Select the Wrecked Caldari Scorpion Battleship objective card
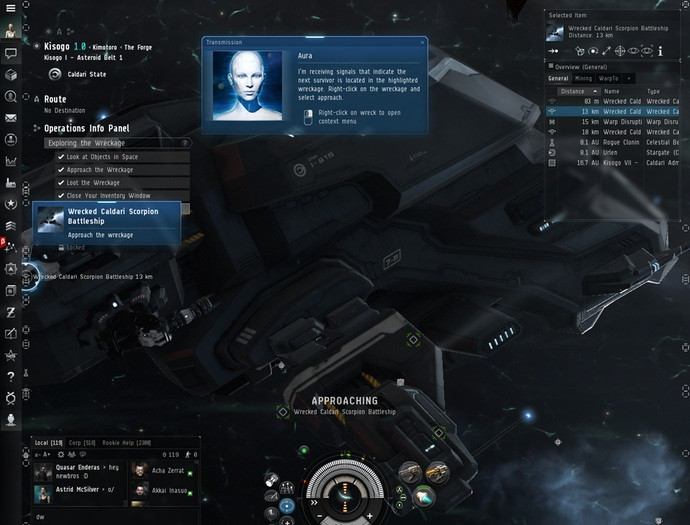 [x=107, y=222]
